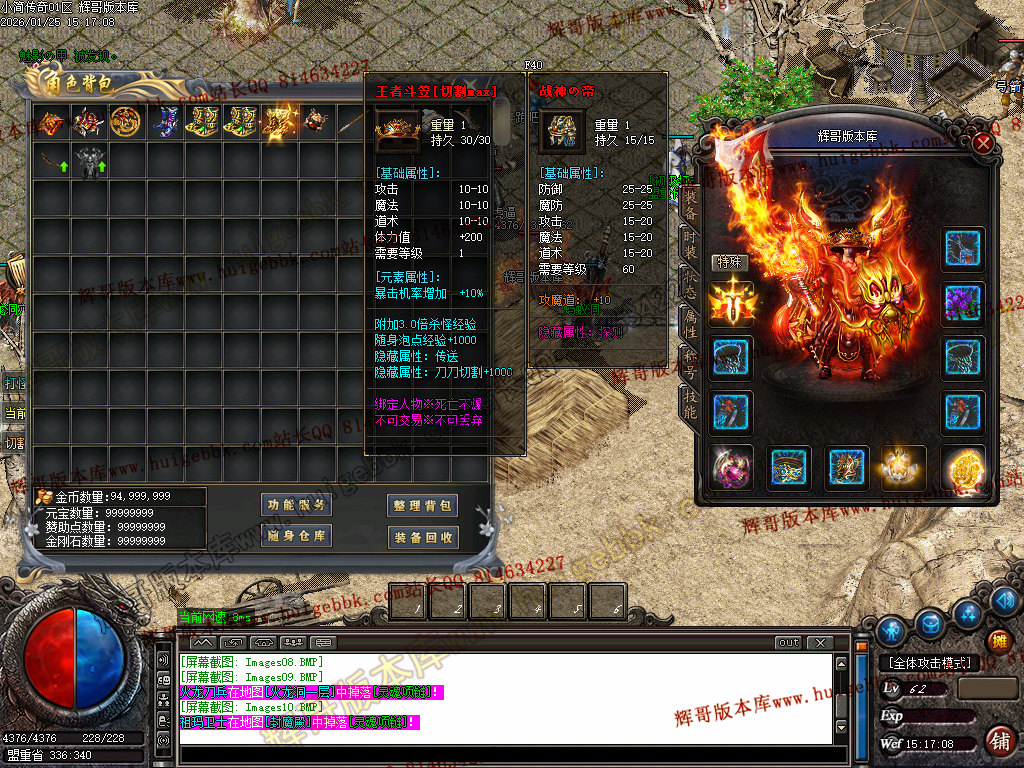Click the 整理背包 sort bag button
The image size is (1024, 768).
coord(423,506)
